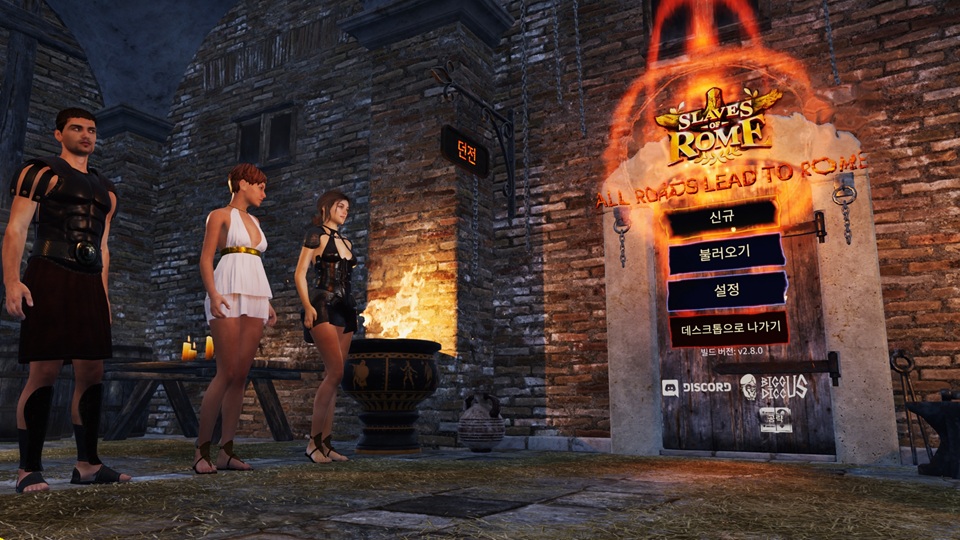Click the Biggus Dickus studio logo
Image resolution: width=960 pixels, height=540 pixels.
(774, 386)
